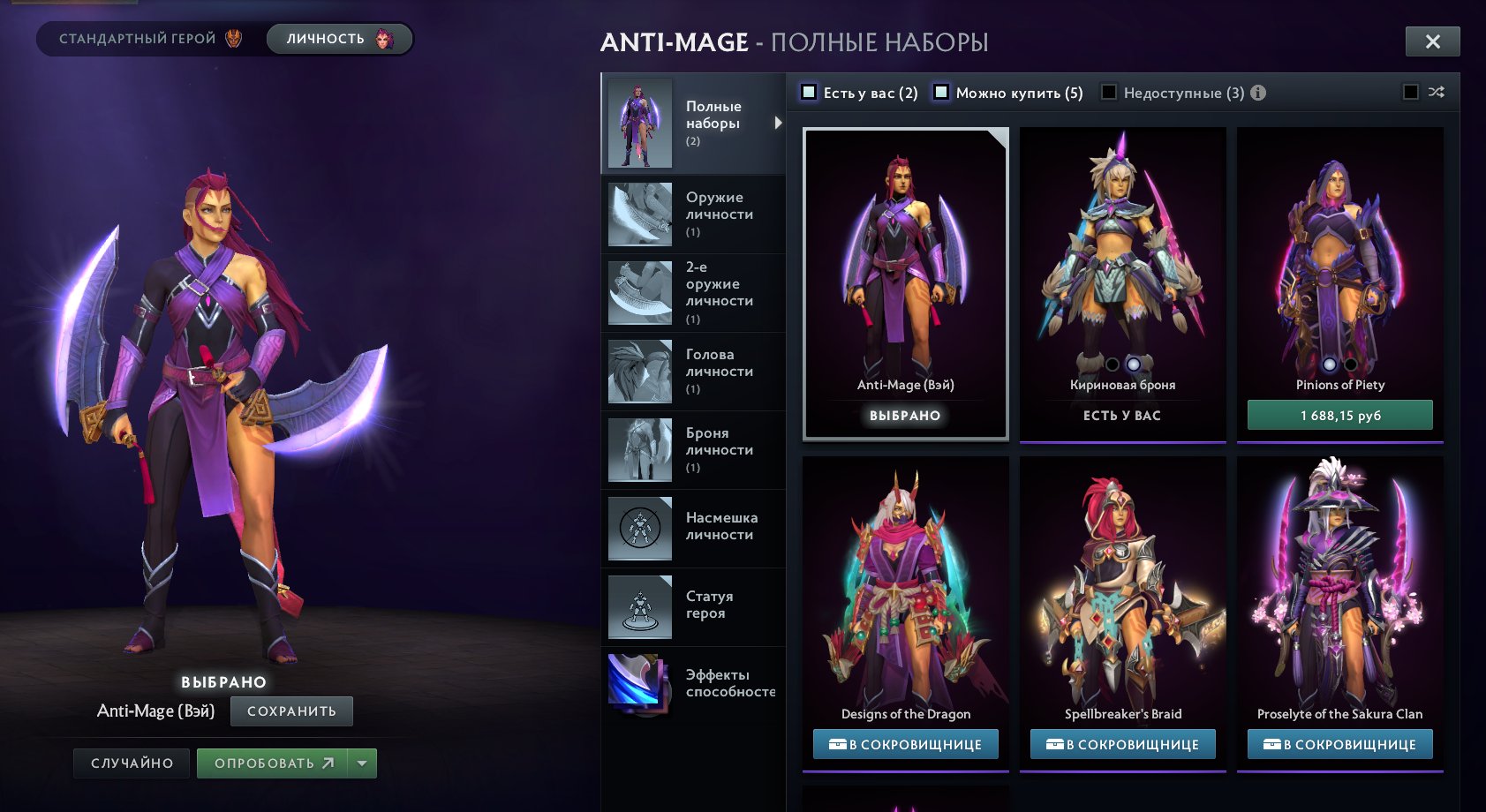Click the info icon next to Недоступные
Image resolution: width=1486 pixels, height=812 pixels.
point(1257,92)
